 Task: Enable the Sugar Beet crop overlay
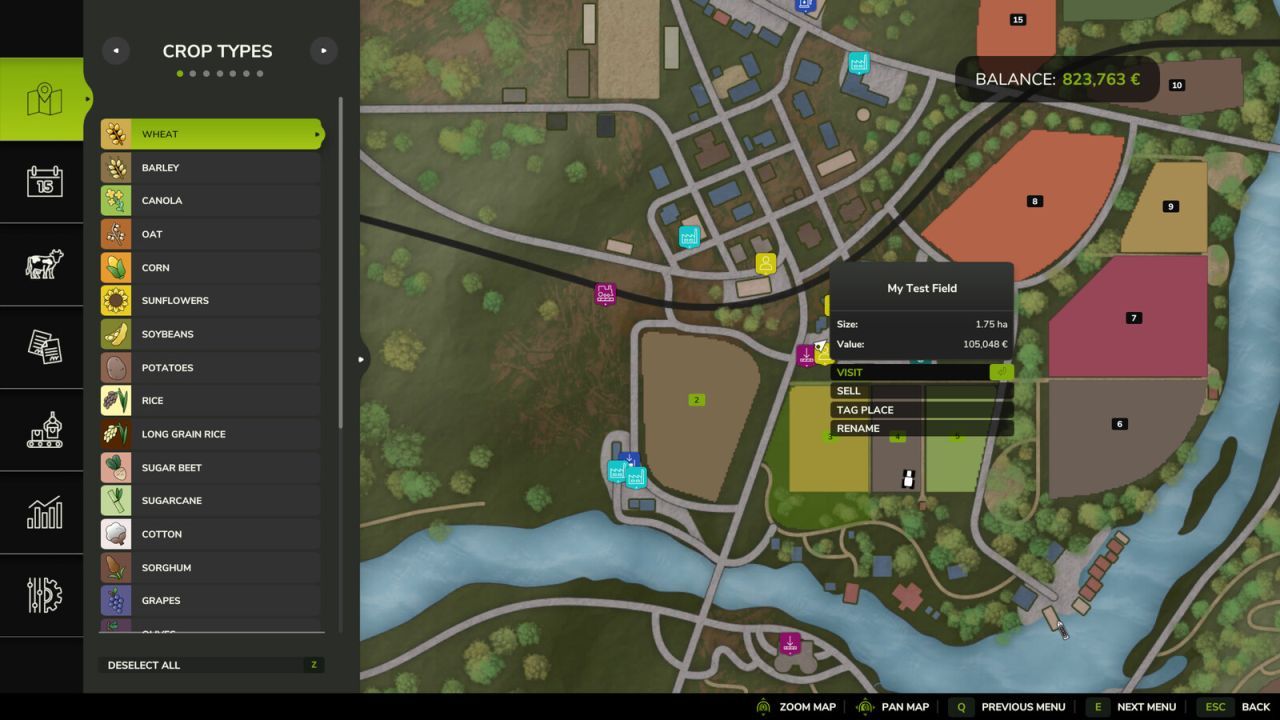(x=210, y=467)
